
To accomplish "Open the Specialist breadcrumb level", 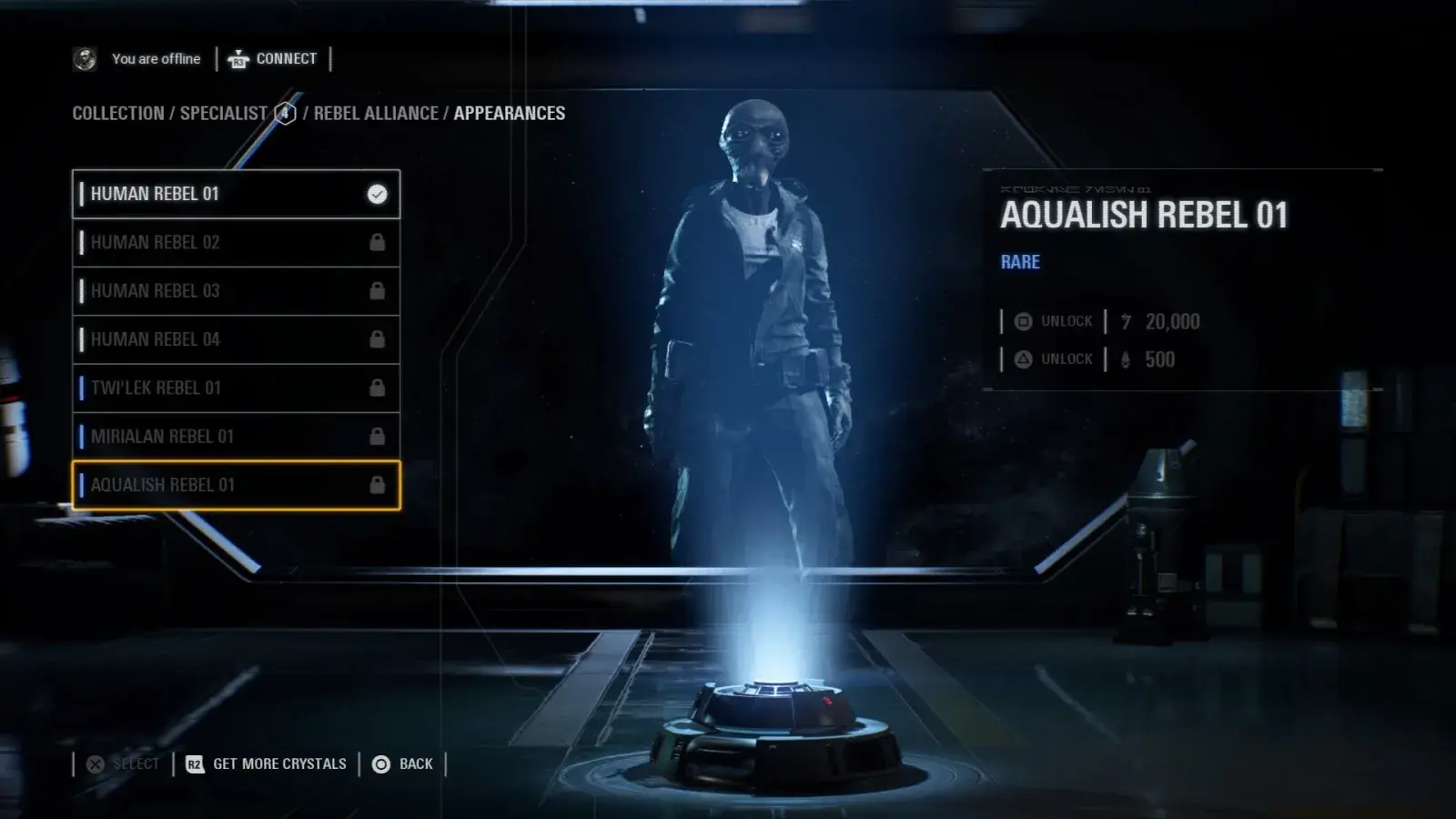I will 224,114.
